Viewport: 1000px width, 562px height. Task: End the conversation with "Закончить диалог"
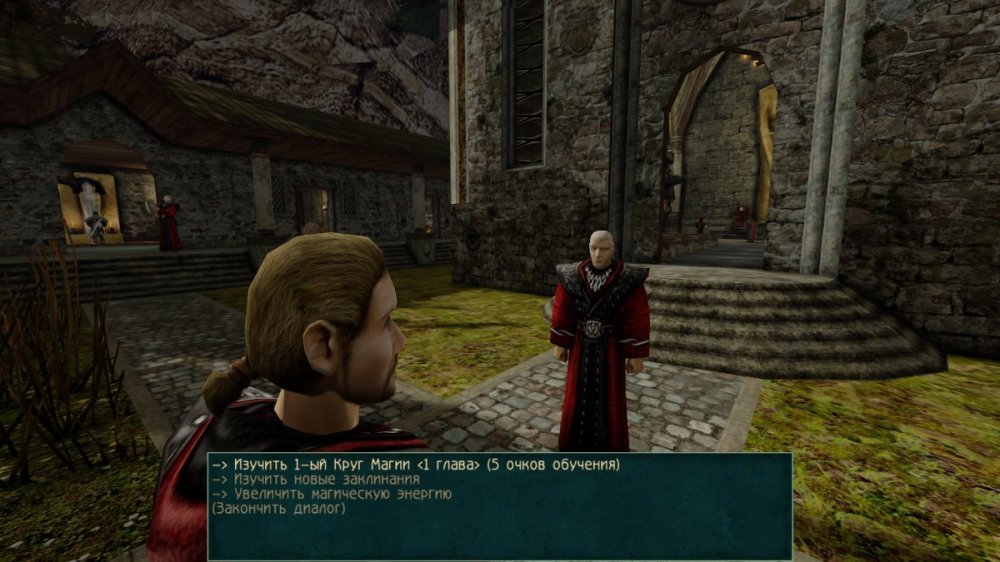(277, 509)
